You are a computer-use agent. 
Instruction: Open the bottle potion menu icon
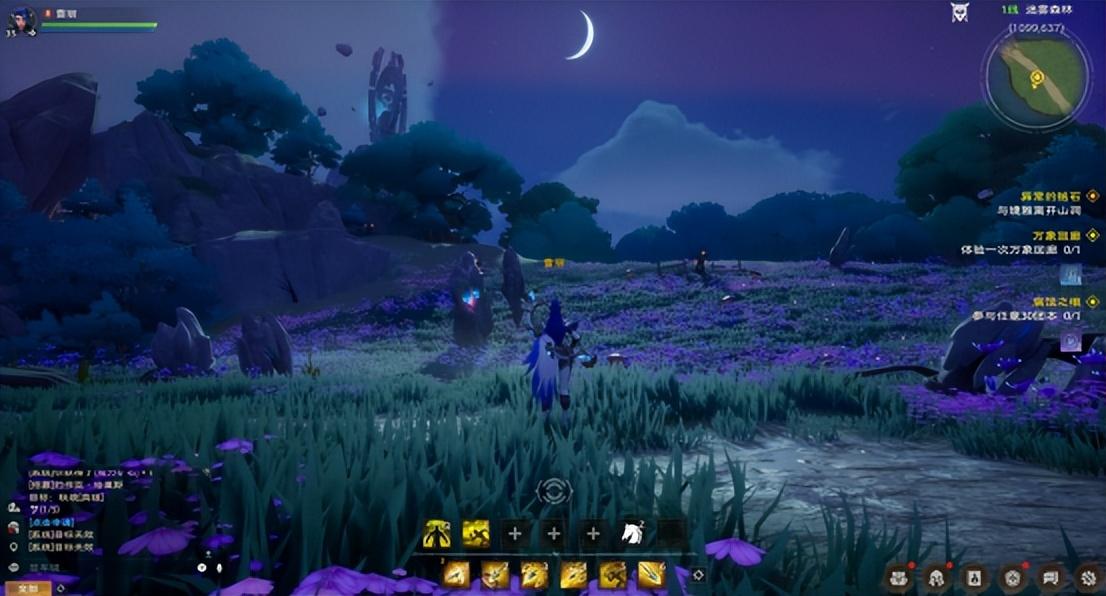coord(974,576)
